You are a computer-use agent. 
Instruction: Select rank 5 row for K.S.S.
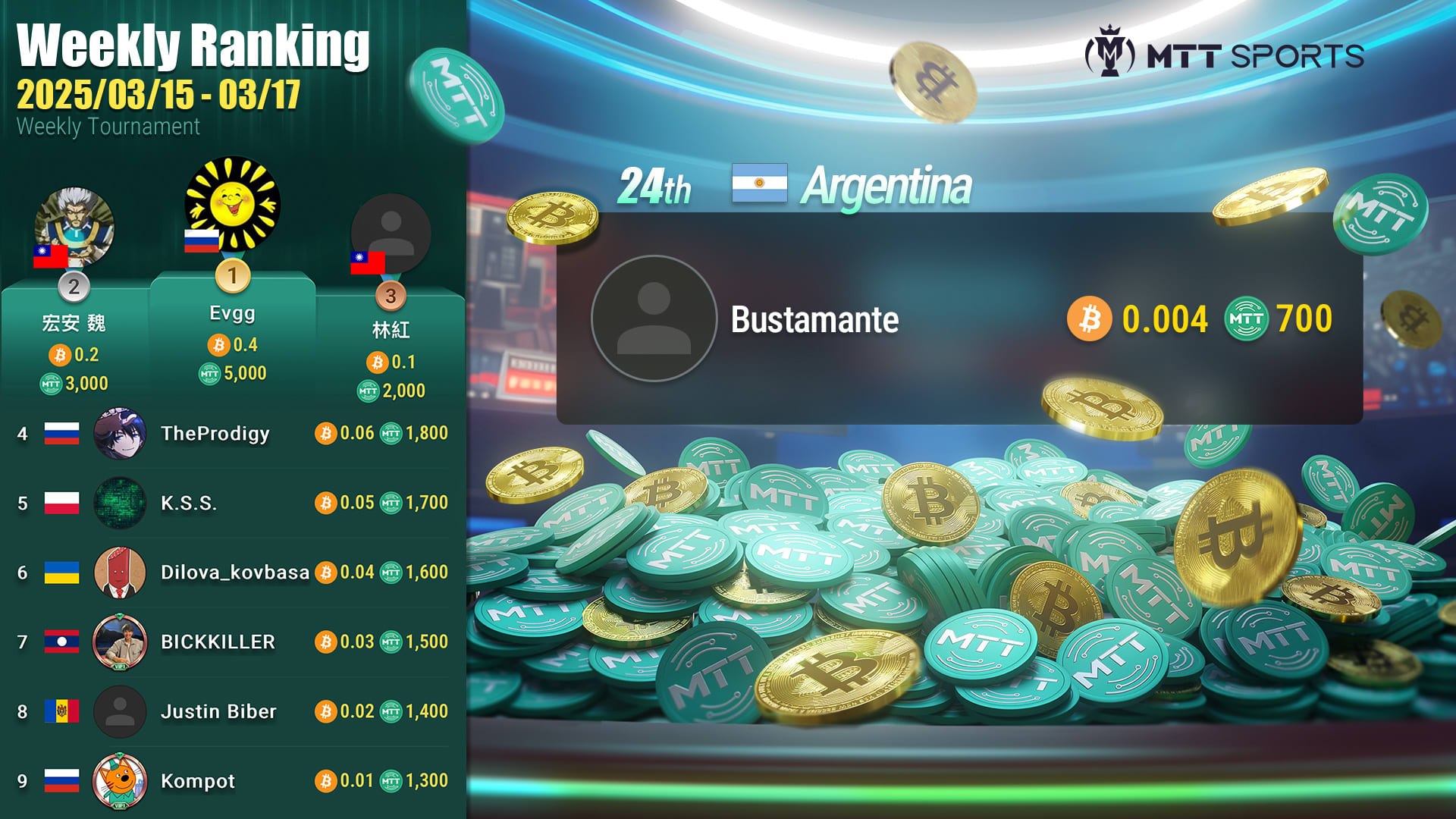(x=227, y=502)
